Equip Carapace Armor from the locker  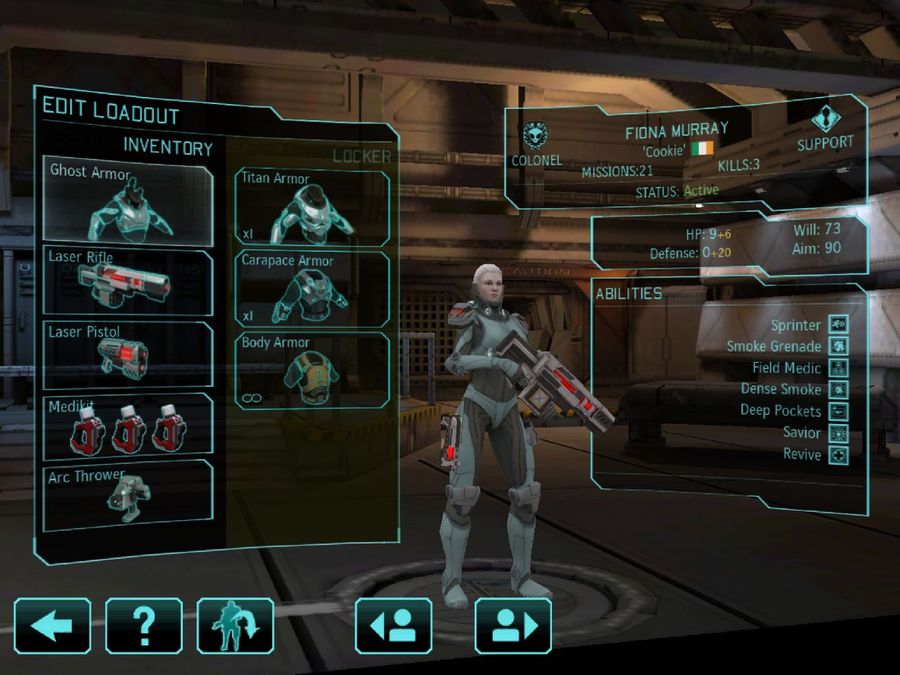click(x=312, y=289)
